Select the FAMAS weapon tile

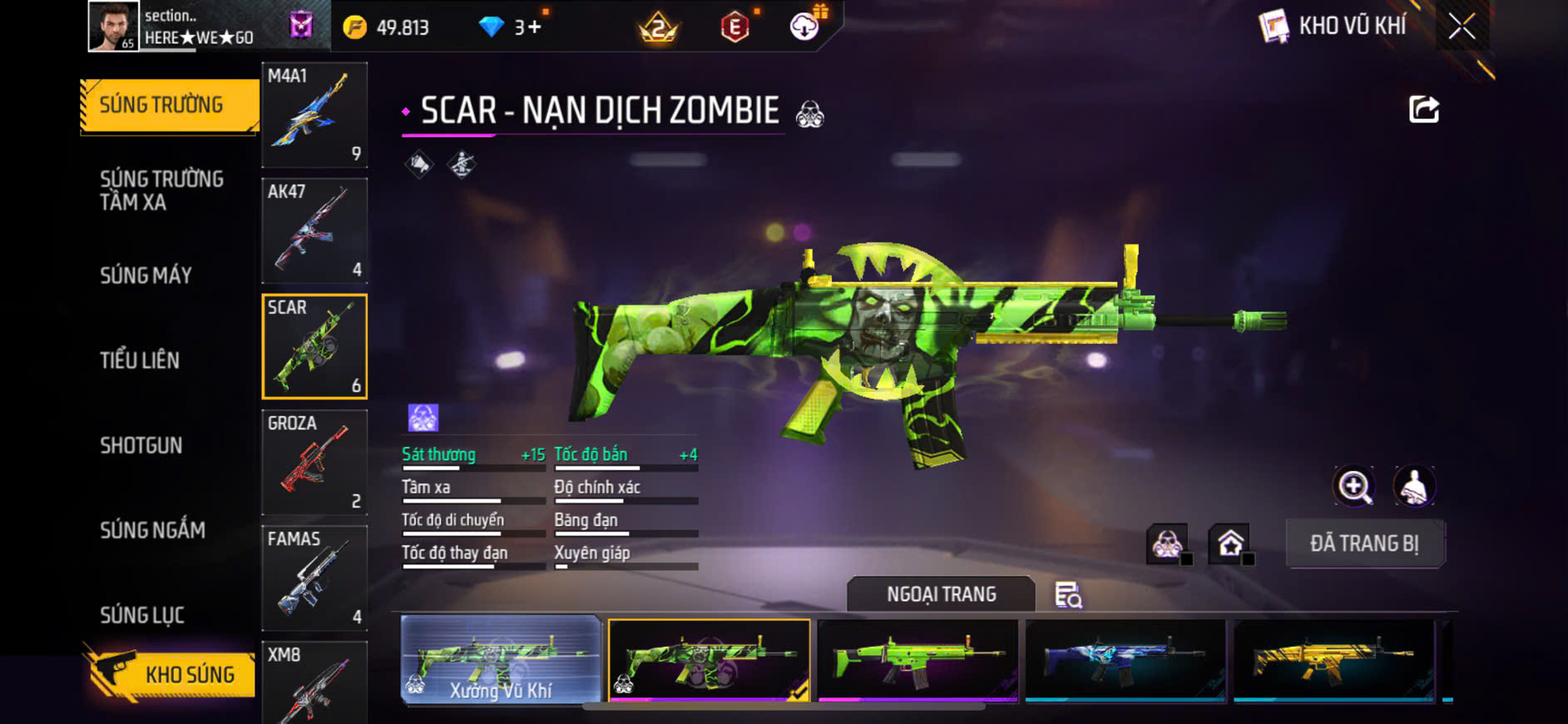[x=314, y=578]
